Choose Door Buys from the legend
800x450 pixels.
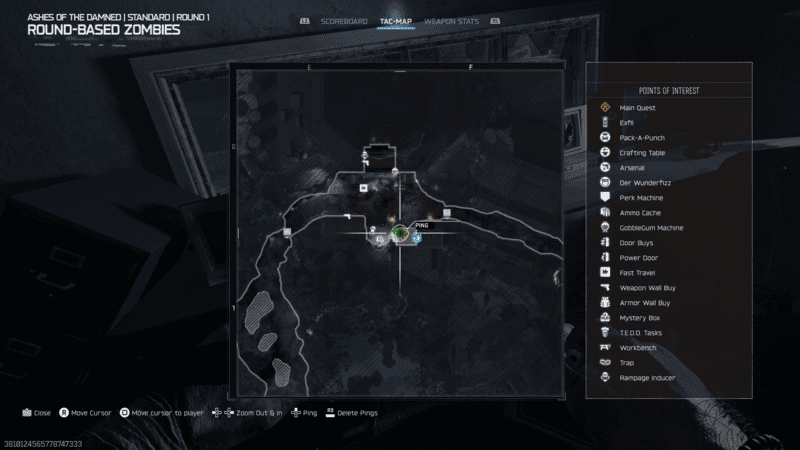[x=636, y=242]
